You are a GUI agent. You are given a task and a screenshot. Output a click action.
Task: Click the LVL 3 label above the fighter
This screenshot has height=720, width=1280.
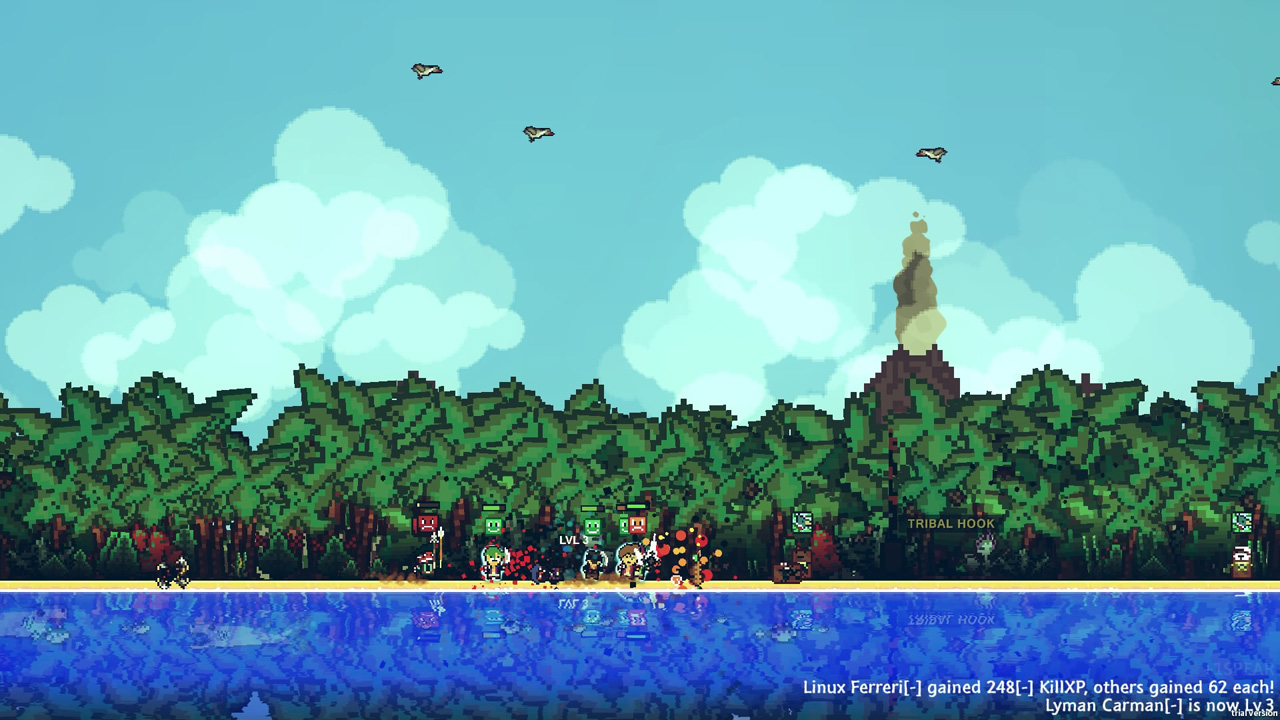(x=574, y=540)
